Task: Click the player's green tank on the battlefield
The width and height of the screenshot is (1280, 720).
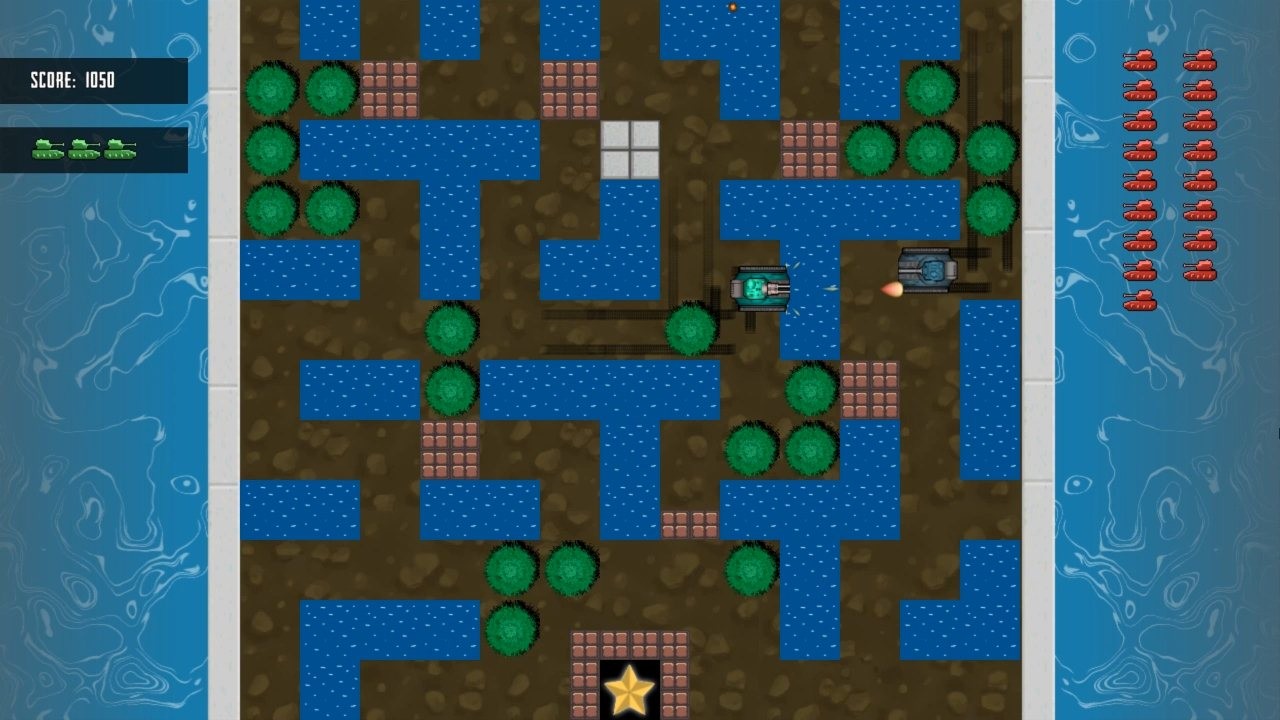Action: pos(760,290)
